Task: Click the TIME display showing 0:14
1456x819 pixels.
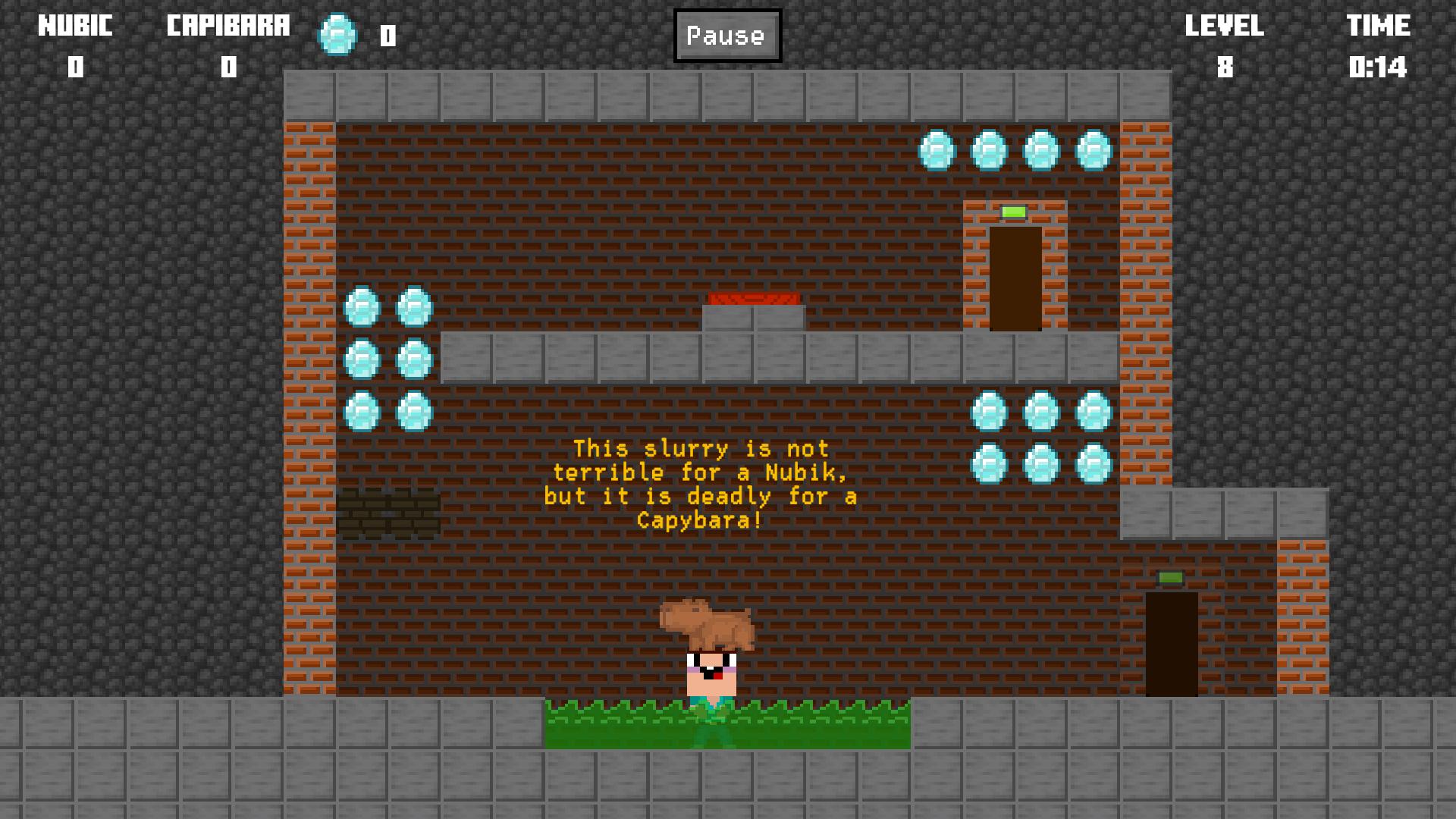Action: pyautogui.click(x=1377, y=68)
